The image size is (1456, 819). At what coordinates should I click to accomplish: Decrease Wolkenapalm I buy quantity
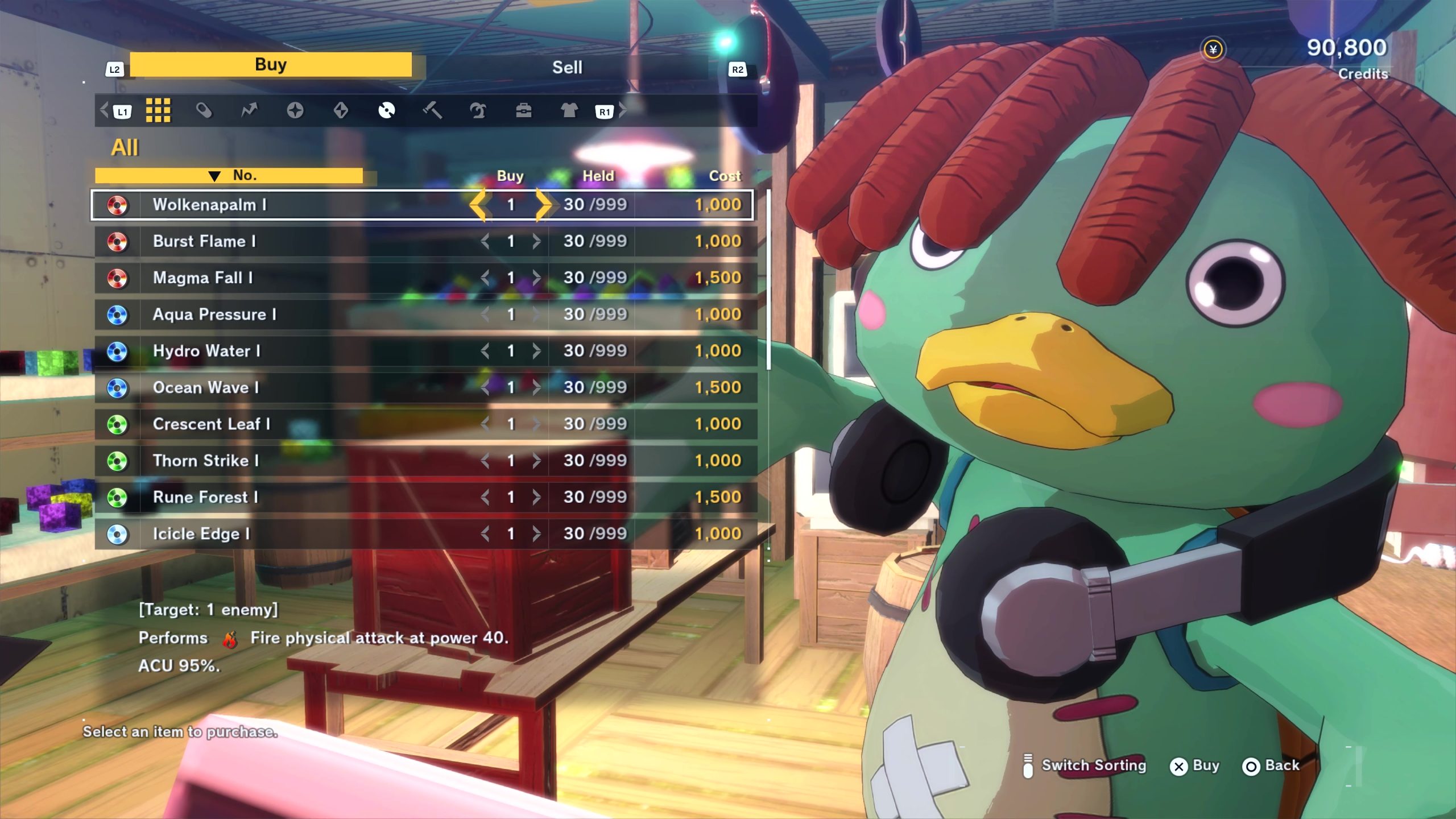pos(478,205)
